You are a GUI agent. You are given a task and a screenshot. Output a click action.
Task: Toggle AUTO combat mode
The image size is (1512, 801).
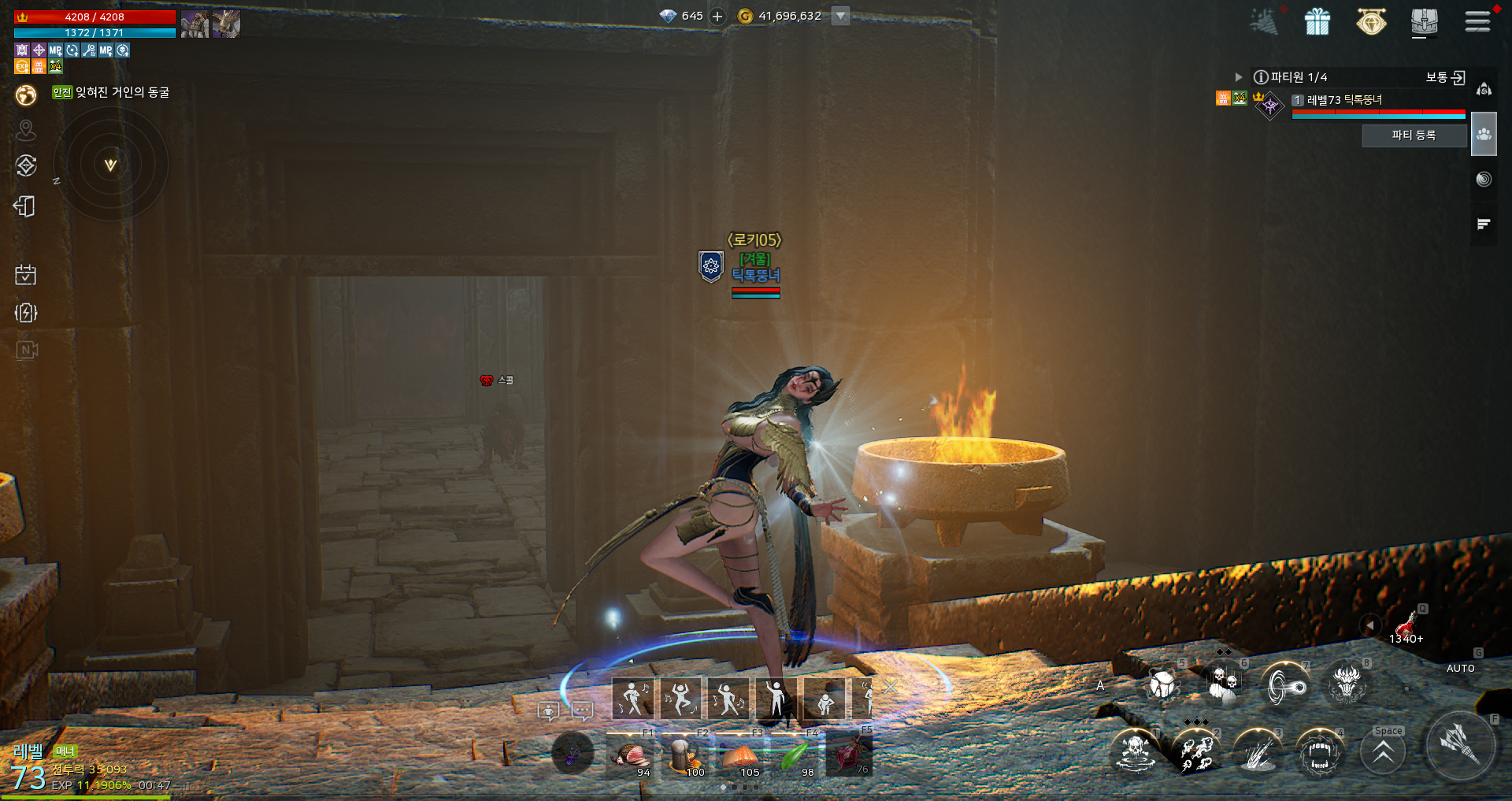pos(1461,667)
